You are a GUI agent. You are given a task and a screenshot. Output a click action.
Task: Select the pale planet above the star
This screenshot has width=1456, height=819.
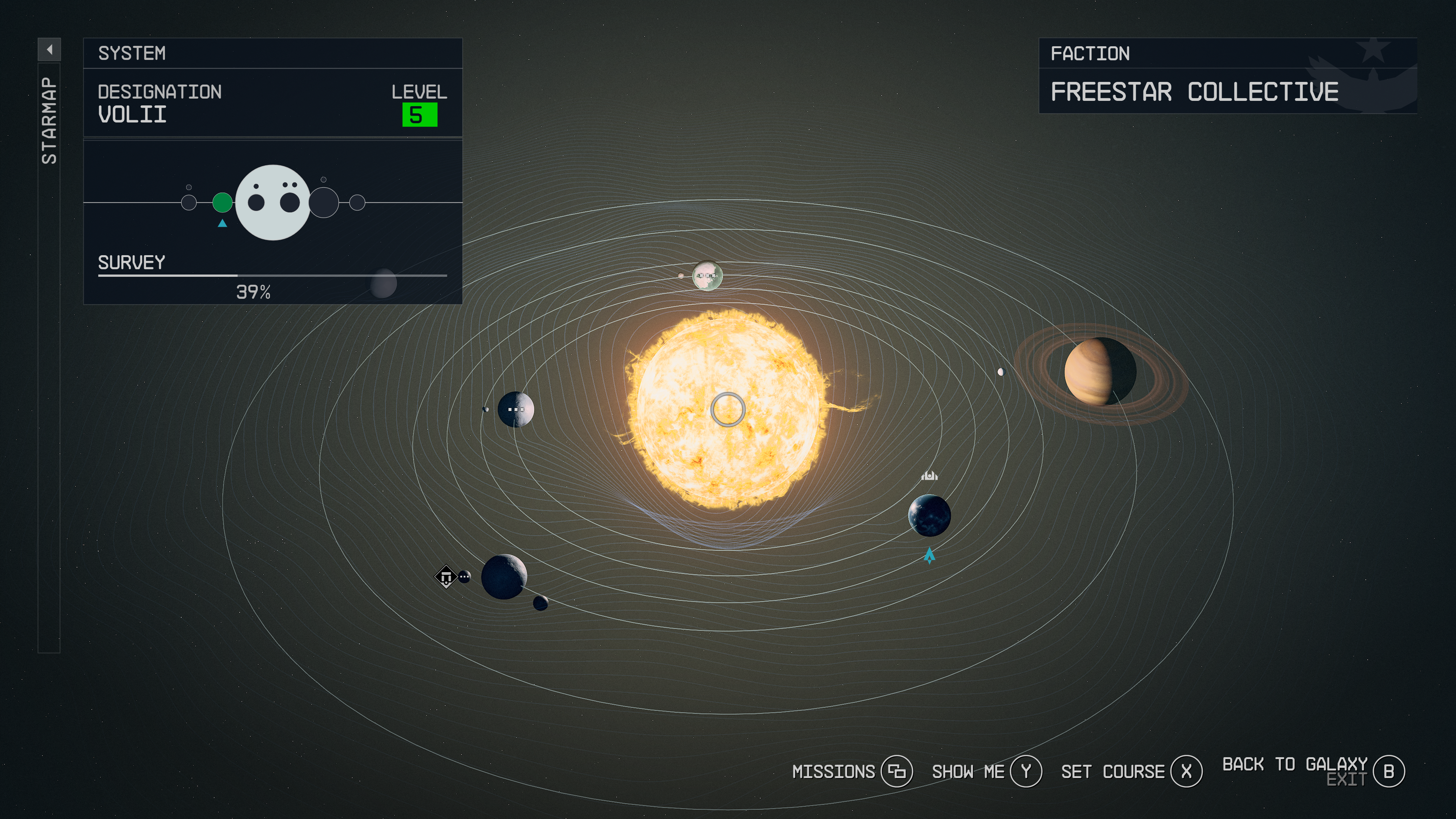pos(706,275)
